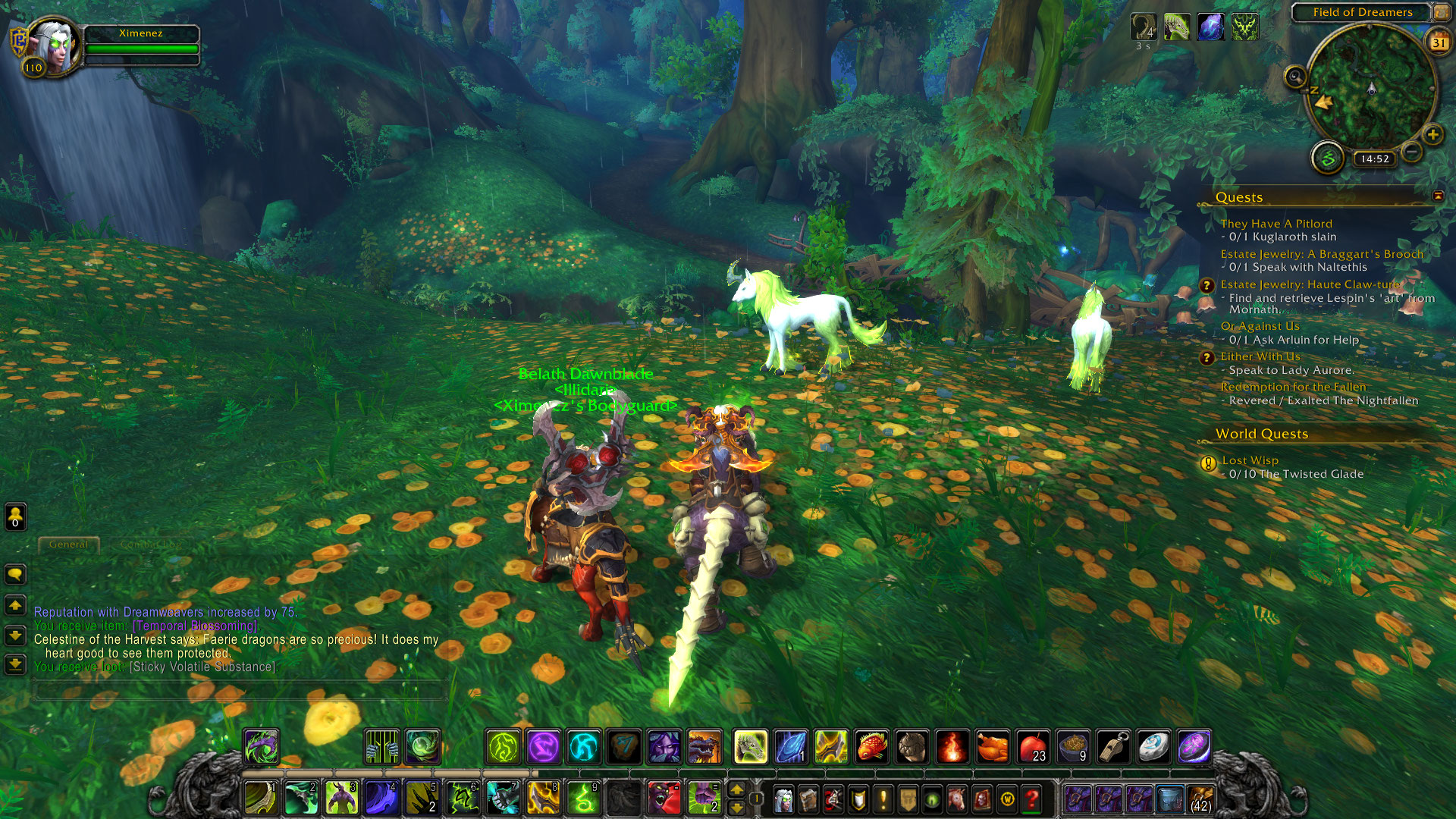
Task: Use the silver whistle item
Action: tap(1113, 747)
